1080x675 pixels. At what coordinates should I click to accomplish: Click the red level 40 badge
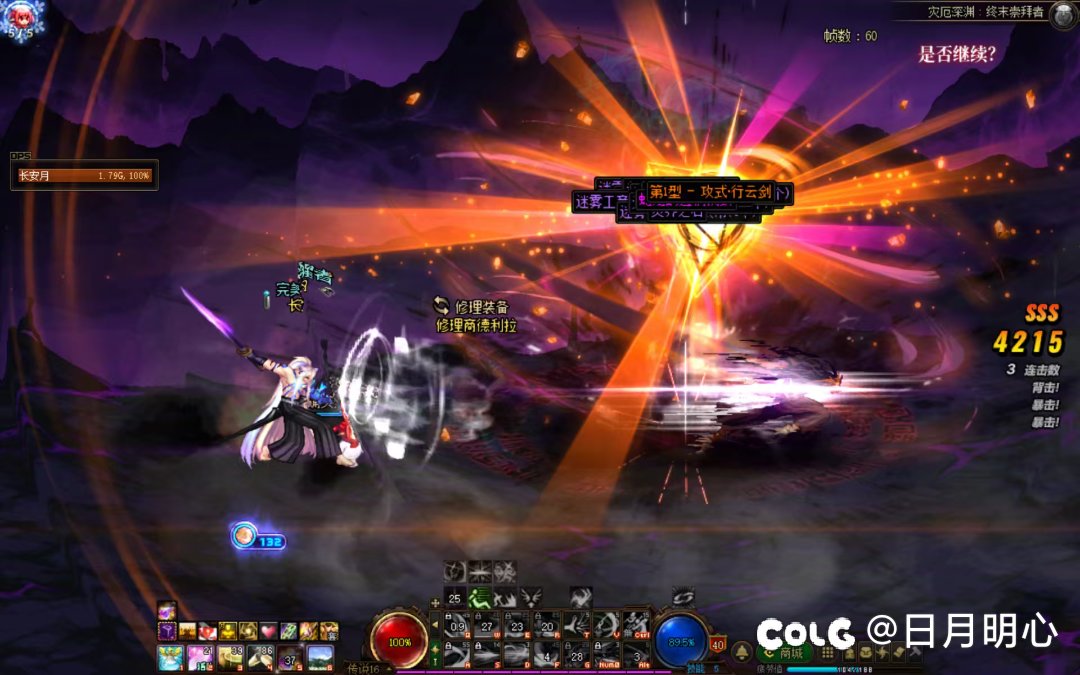click(718, 644)
